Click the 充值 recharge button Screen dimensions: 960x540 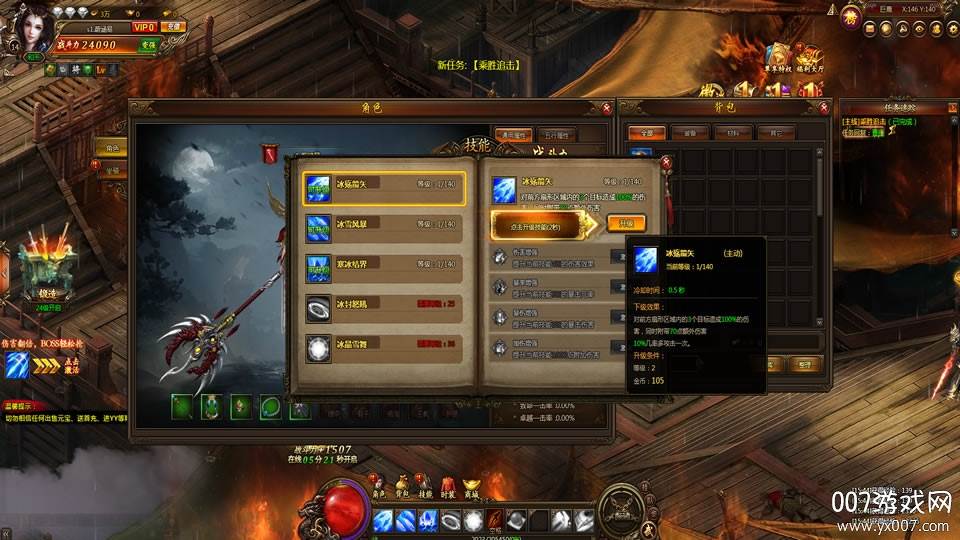click(x=174, y=27)
